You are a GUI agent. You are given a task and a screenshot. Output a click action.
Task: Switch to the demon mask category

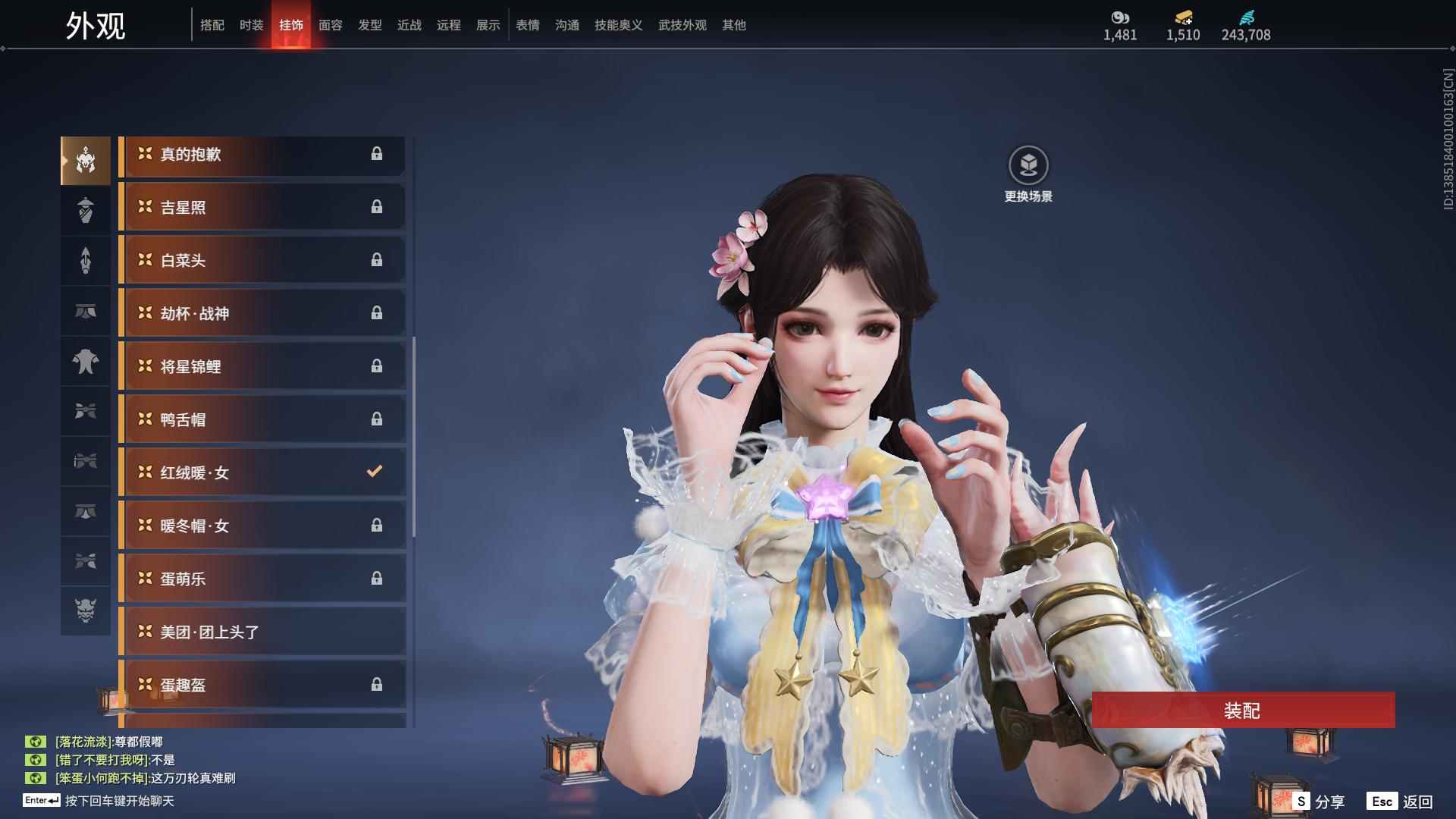point(86,610)
